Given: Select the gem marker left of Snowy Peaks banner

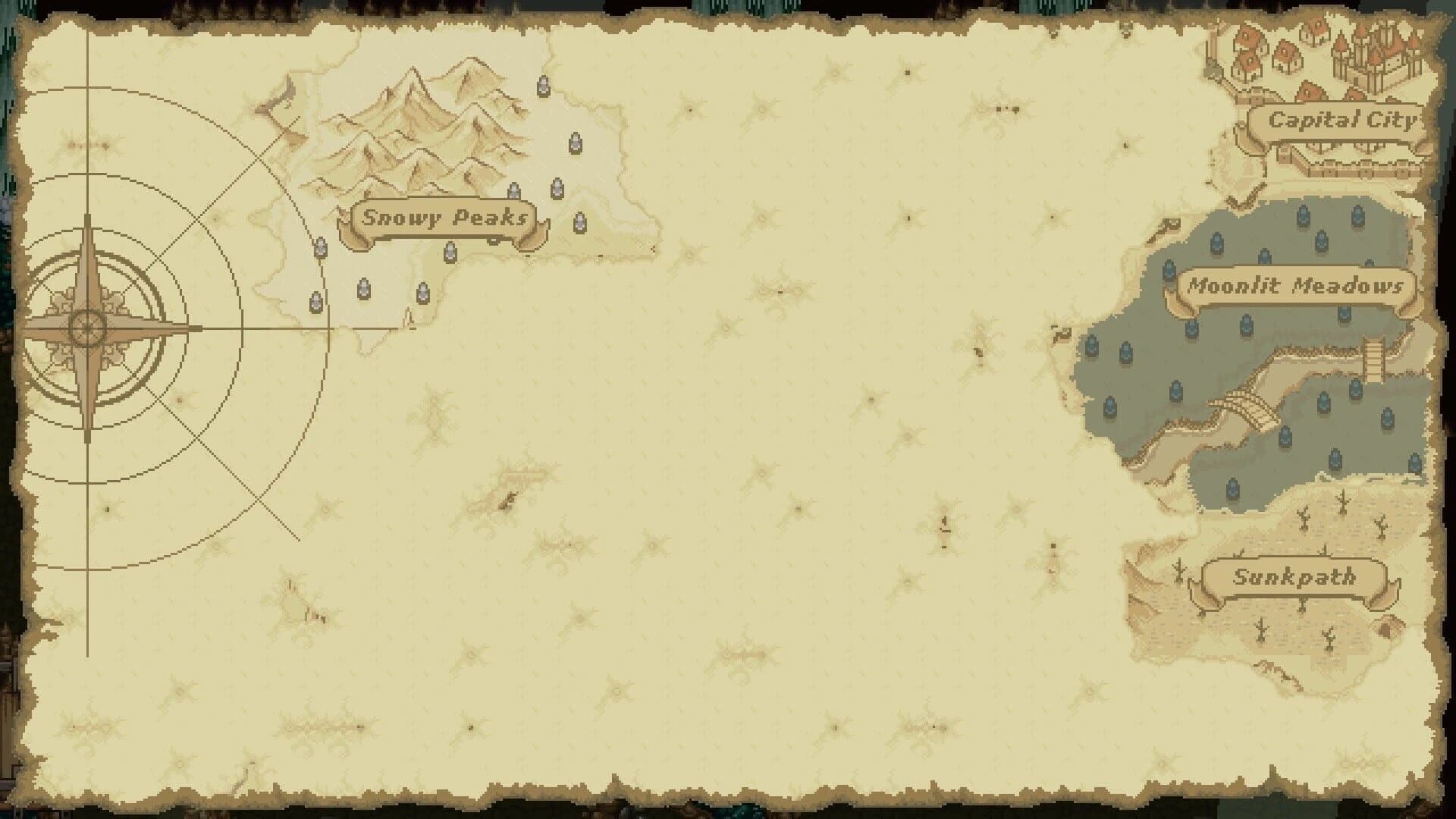Looking at the screenshot, I should [320, 248].
